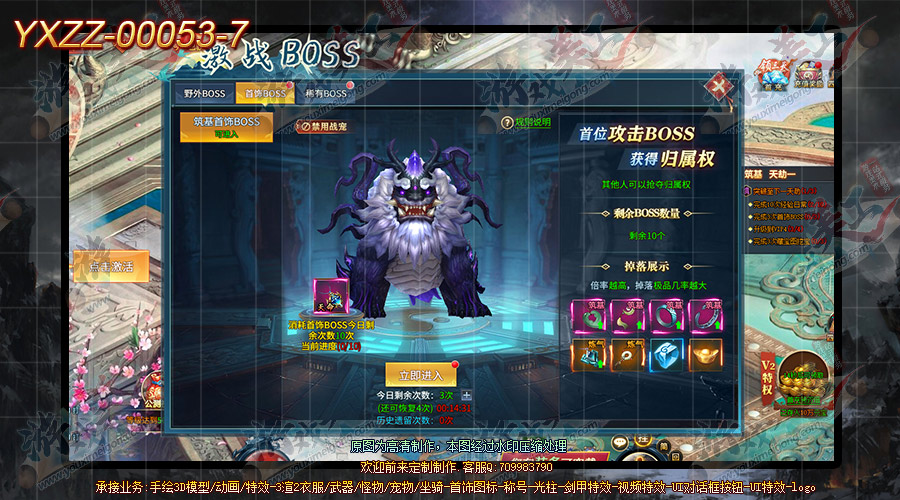Viewport: 900px width, 500px height.
Task: Select the 首饰BOSS tab
Action: point(264,94)
